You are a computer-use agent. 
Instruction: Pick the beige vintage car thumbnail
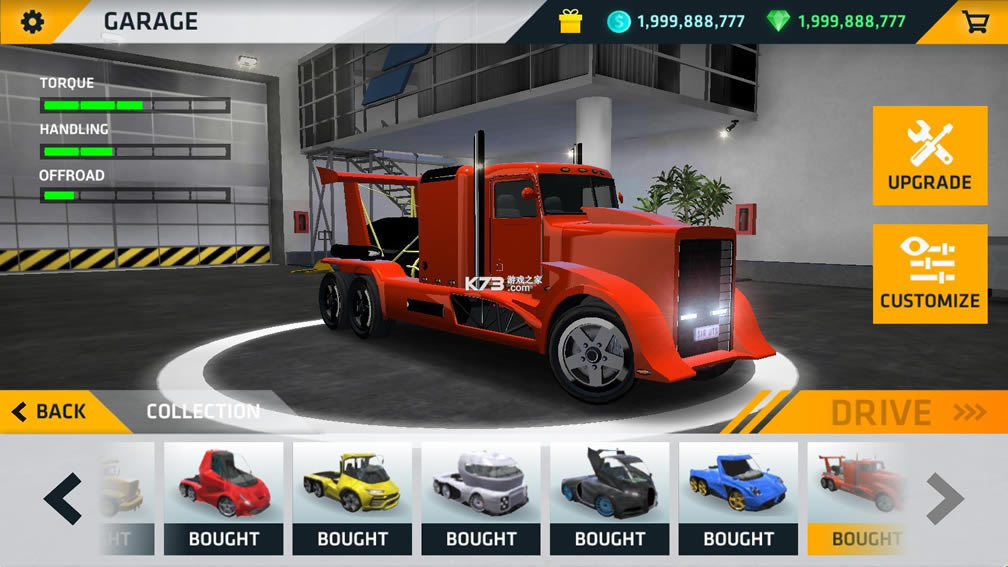126,484
